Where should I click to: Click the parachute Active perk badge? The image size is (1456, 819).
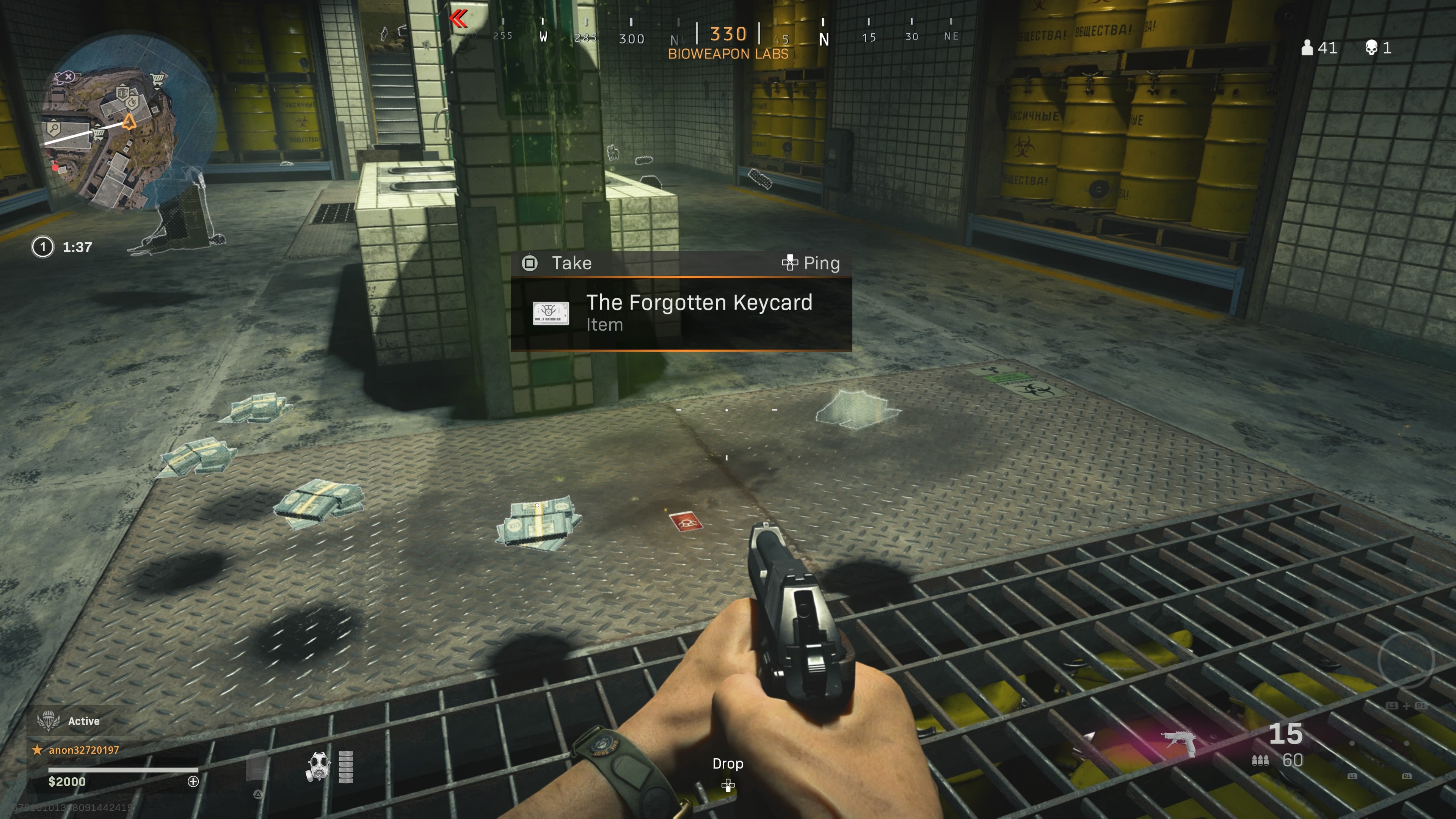pyautogui.click(x=49, y=720)
